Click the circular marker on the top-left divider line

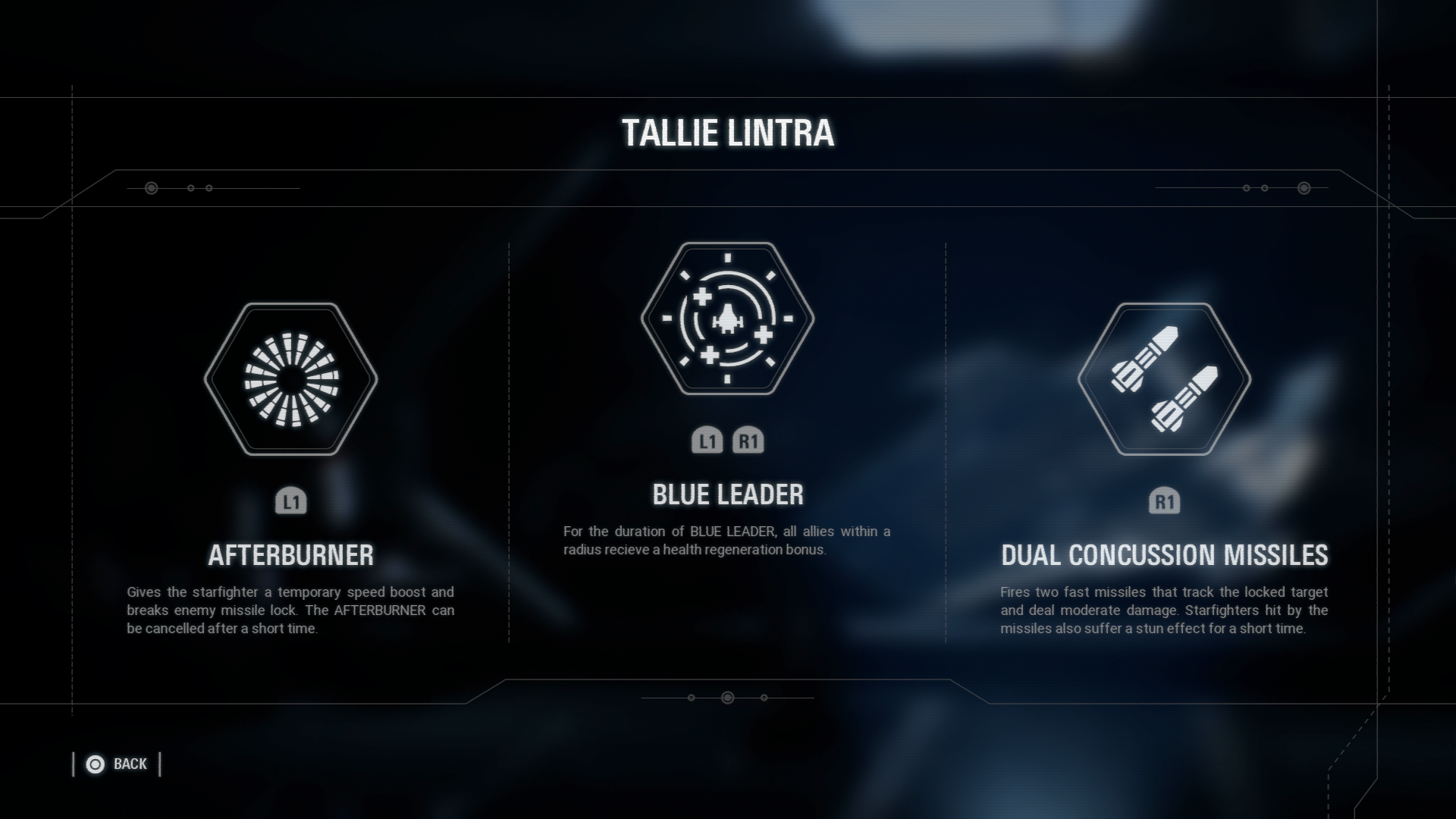point(150,187)
